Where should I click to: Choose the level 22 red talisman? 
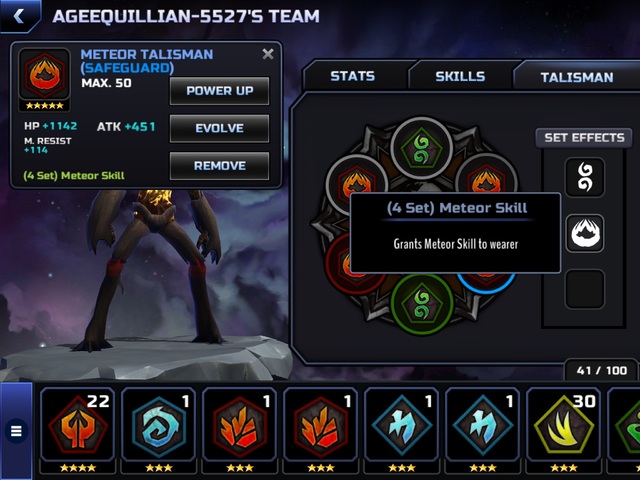[x=77, y=424]
